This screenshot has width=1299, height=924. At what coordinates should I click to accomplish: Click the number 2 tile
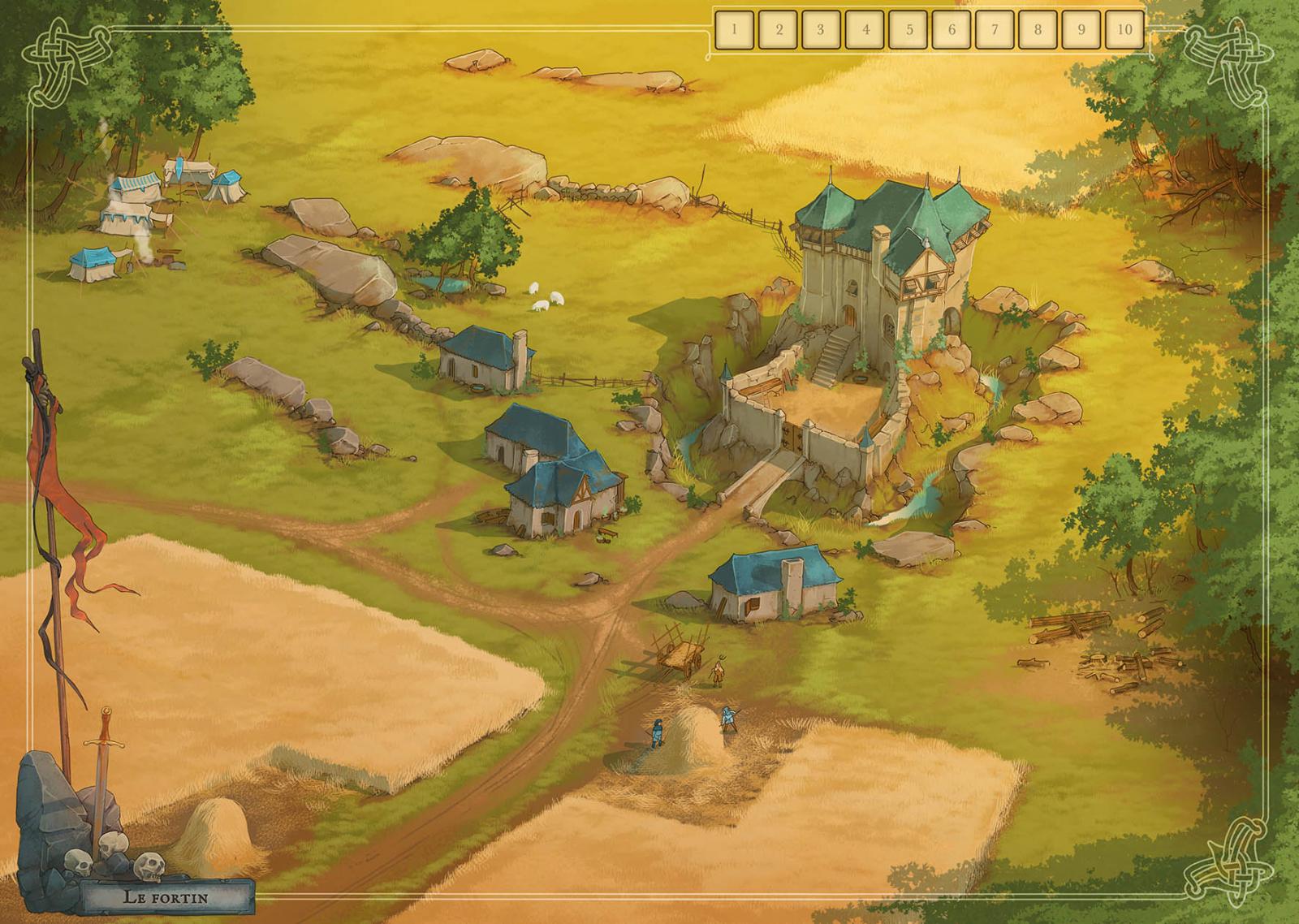[x=778, y=30]
